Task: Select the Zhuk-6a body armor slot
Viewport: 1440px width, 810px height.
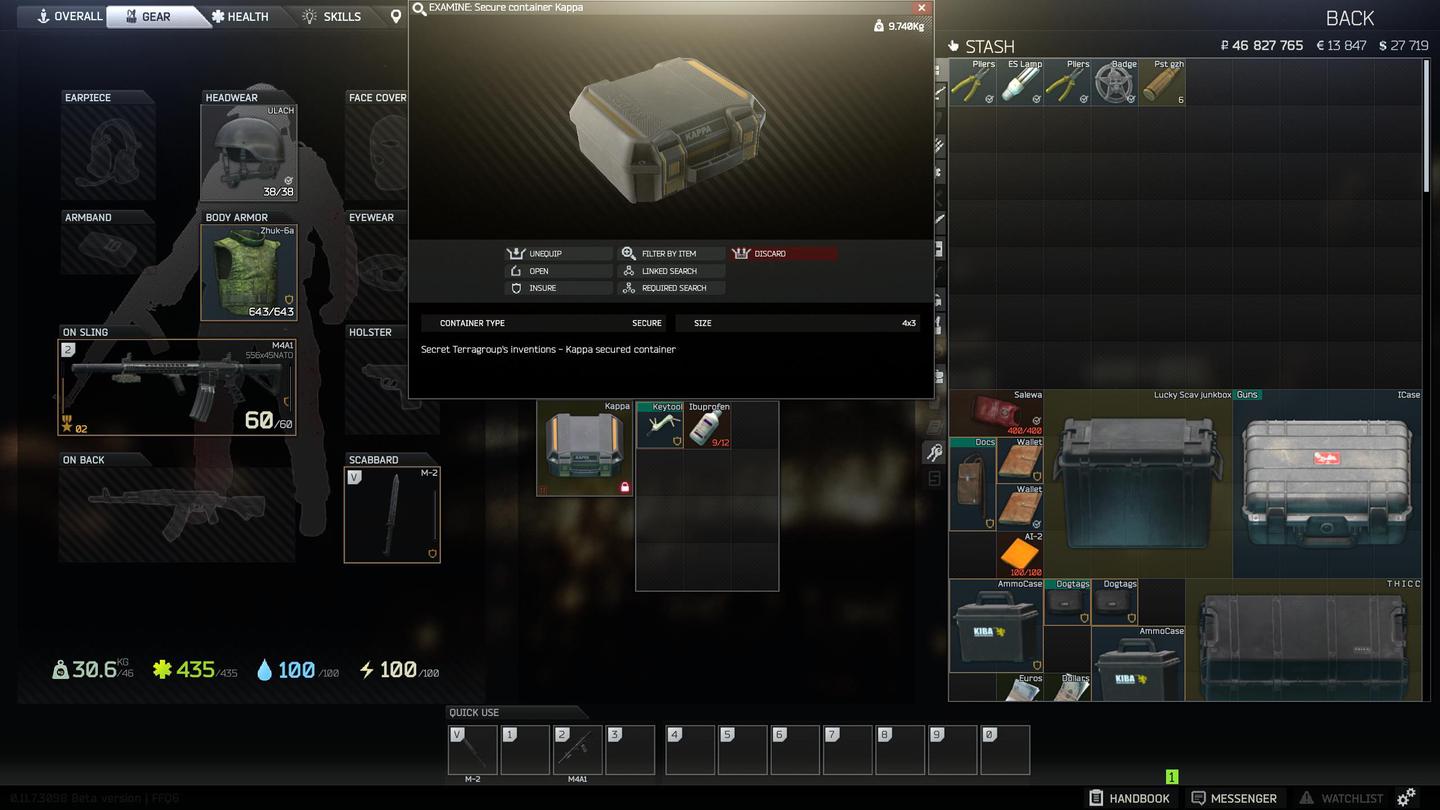Action: click(x=249, y=272)
